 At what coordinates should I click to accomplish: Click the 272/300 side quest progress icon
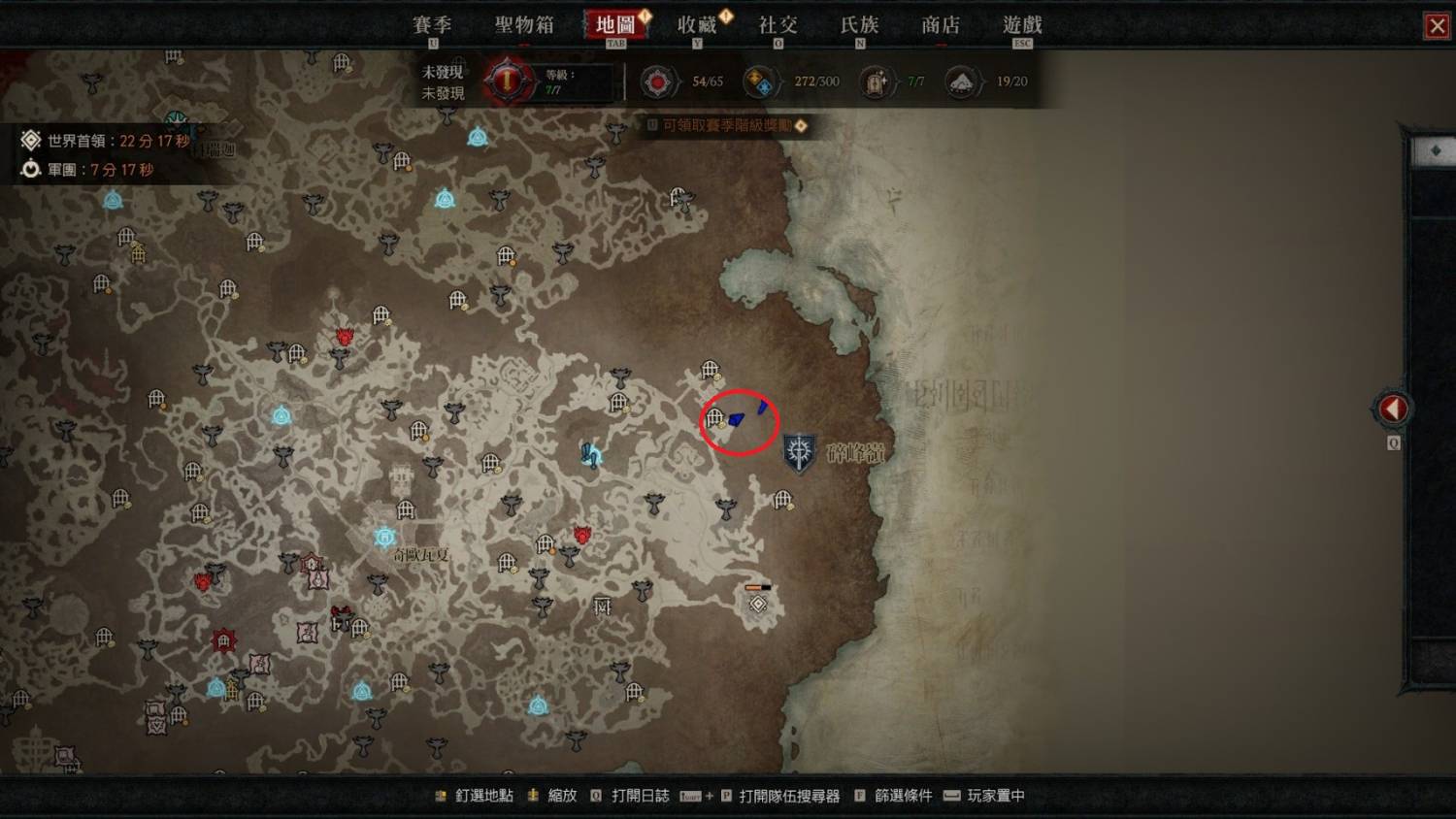click(x=759, y=82)
